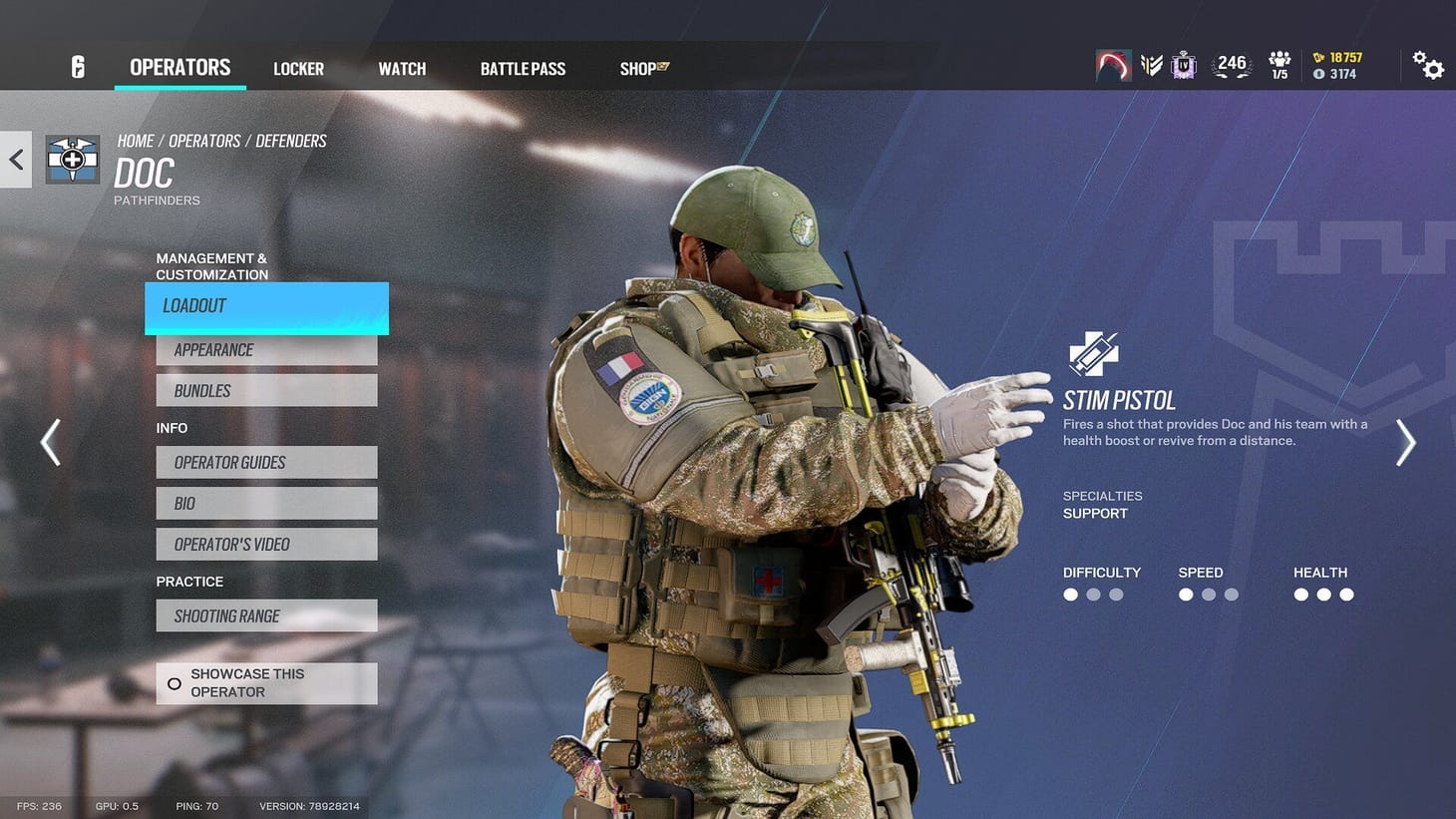Enable Showcase This Operator
Image resolution: width=1456 pixels, height=819 pixels.
[x=265, y=682]
